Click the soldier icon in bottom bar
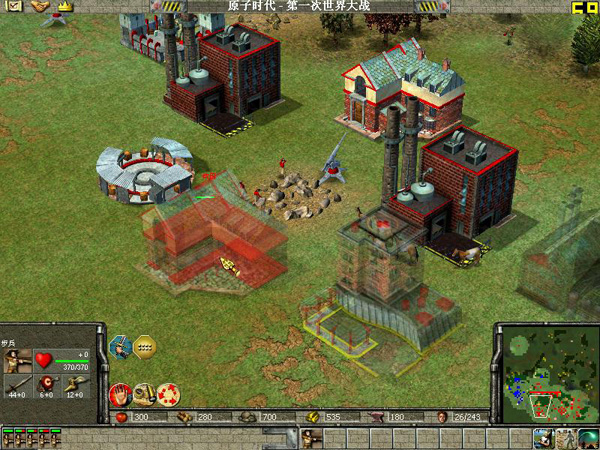The height and width of the screenshot is (450, 600). point(311,437)
